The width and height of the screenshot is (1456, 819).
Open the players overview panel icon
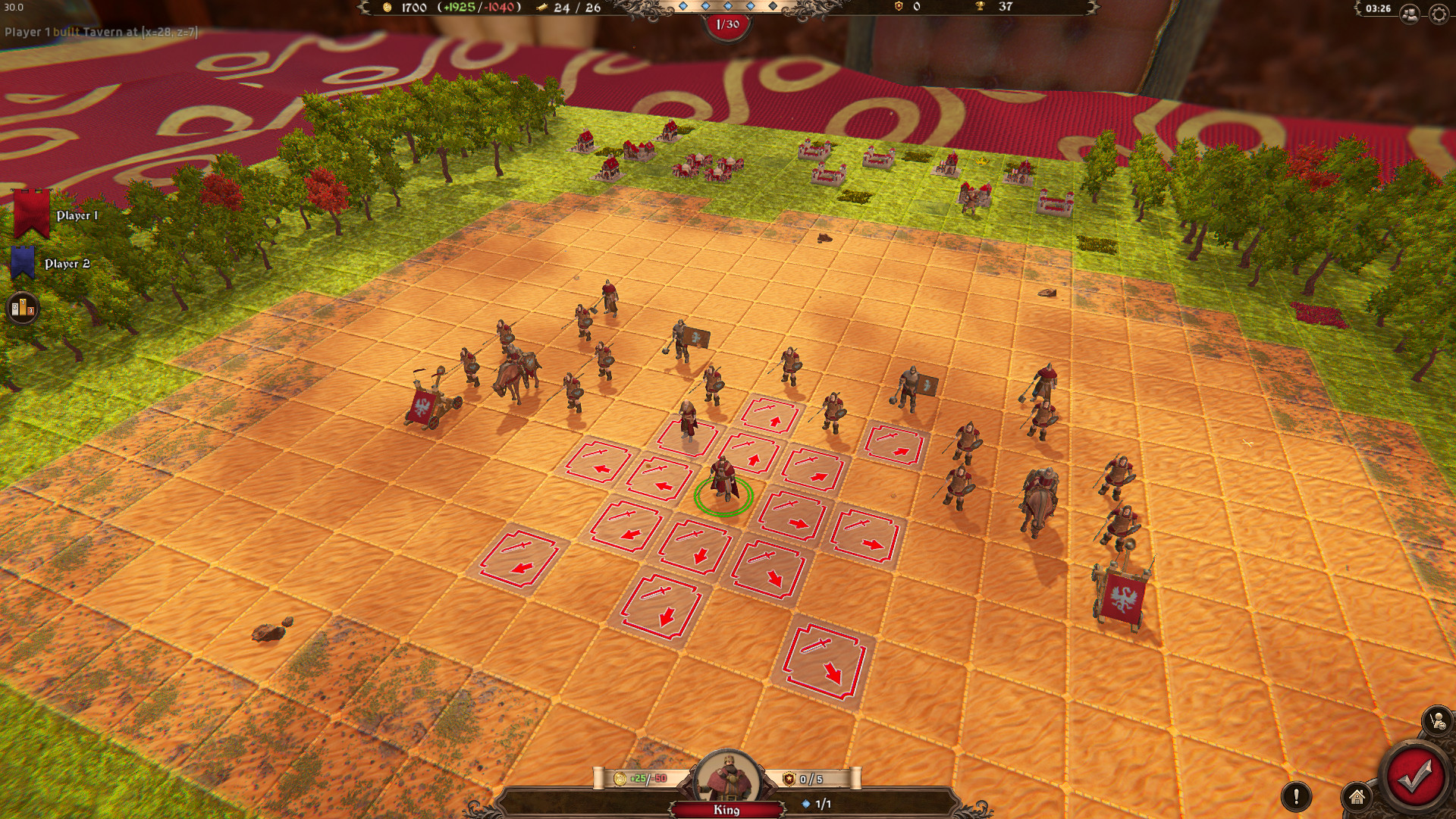coord(1408,11)
